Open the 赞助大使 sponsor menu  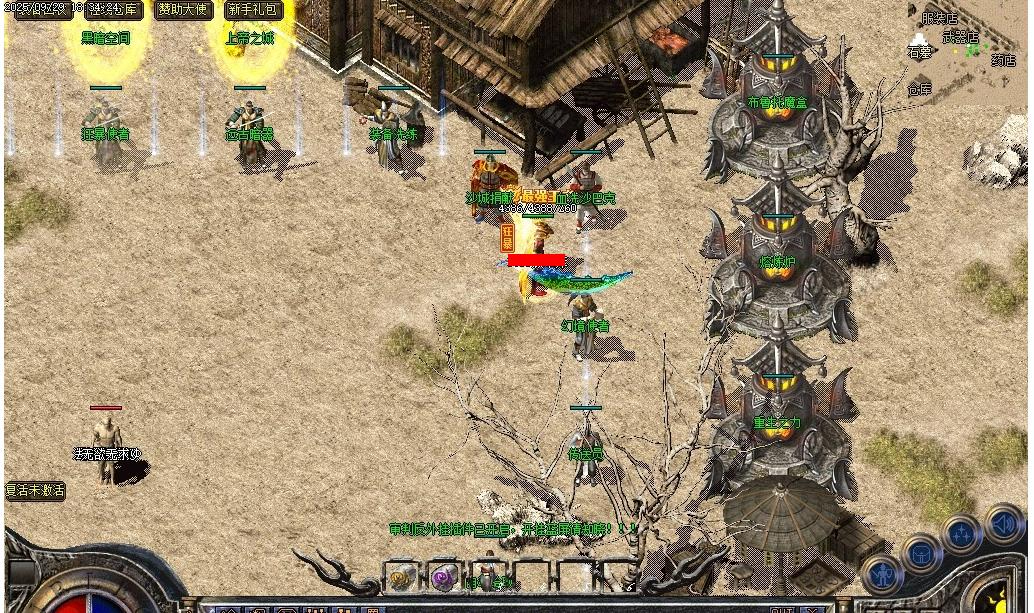click(183, 10)
